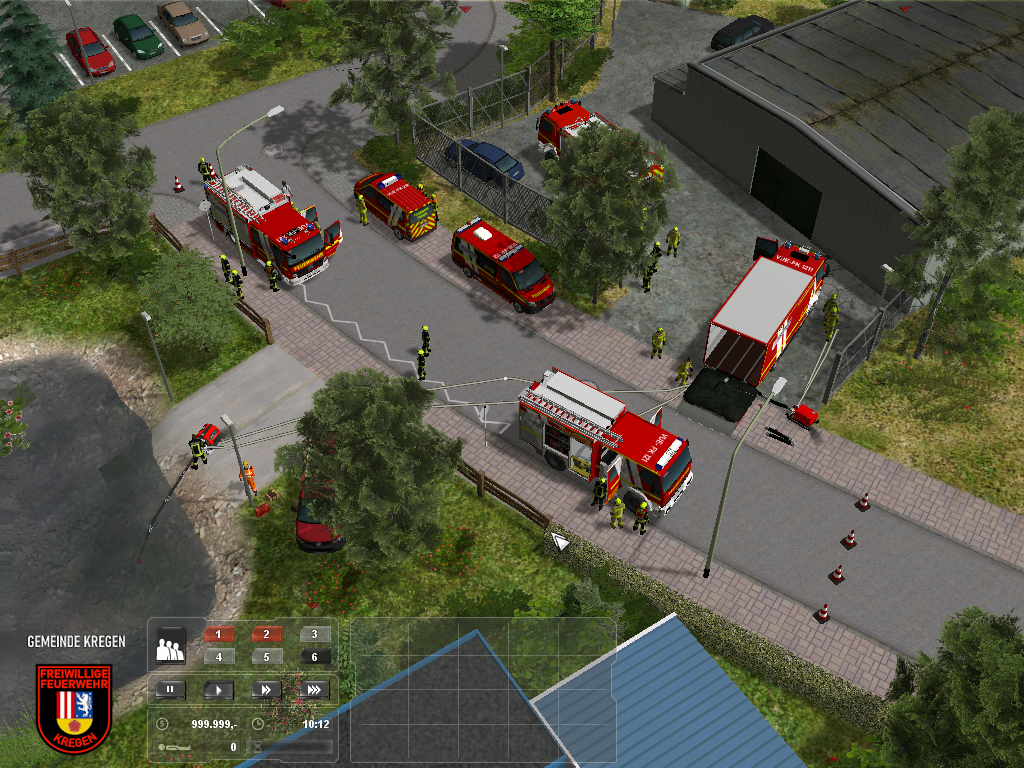Pause the game simulation
The width and height of the screenshot is (1024, 768).
pyautogui.click(x=170, y=689)
